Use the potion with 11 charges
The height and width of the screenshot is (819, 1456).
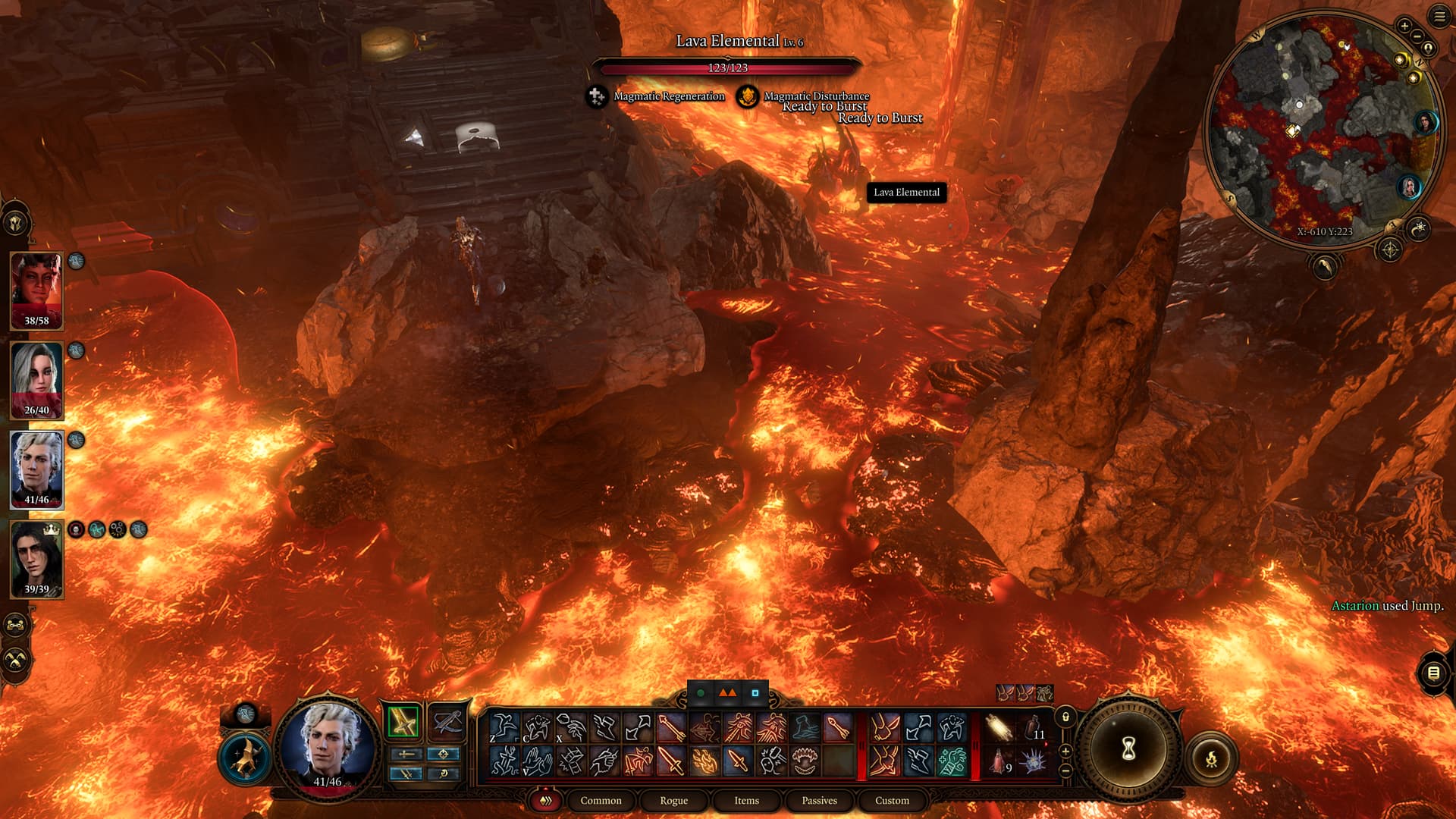click(x=1034, y=729)
